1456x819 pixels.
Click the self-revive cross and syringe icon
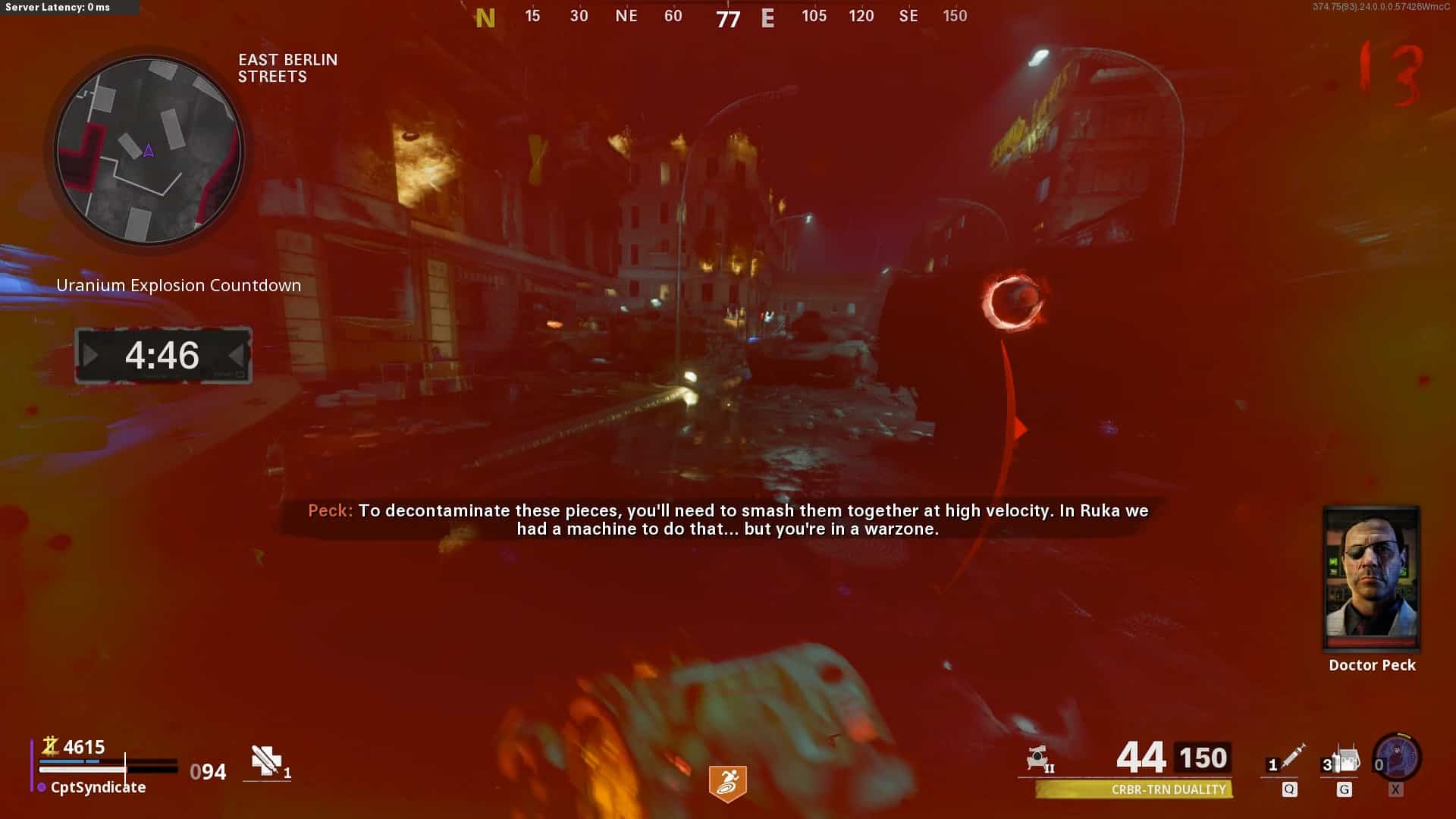point(266,761)
